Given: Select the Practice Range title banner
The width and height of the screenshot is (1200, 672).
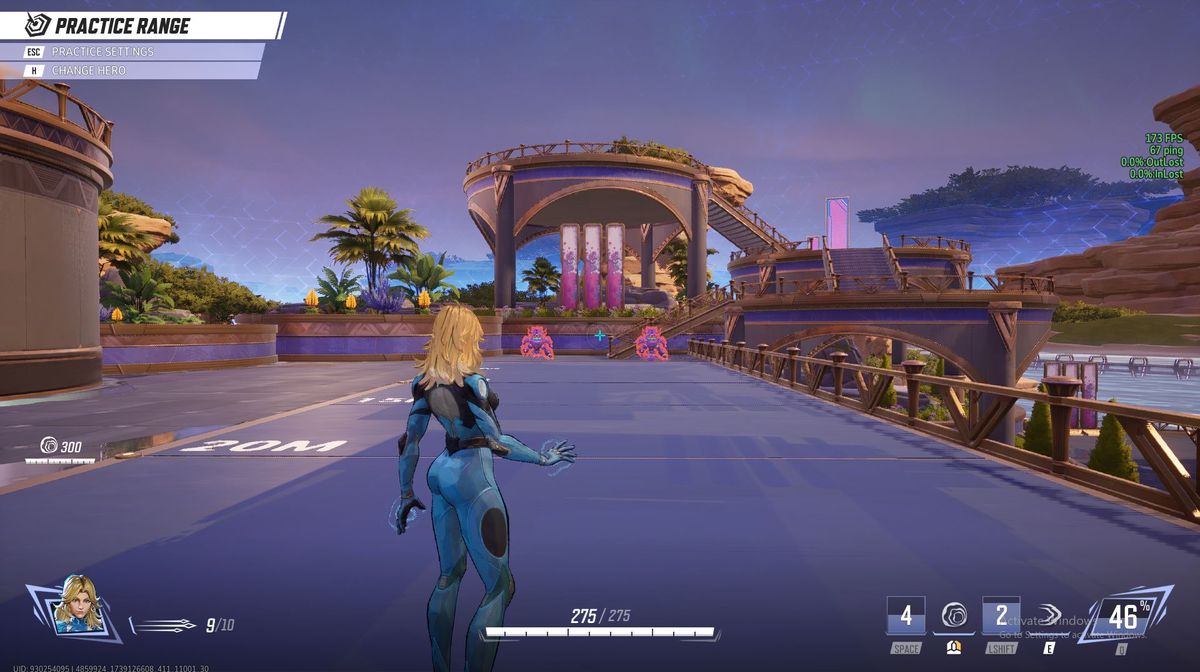Looking at the screenshot, I should [x=122, y=26].
